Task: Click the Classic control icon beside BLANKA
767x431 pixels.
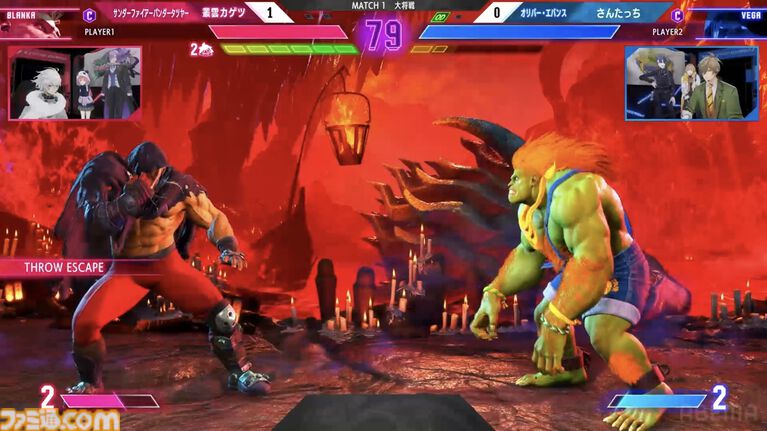Action: point(89,15)
